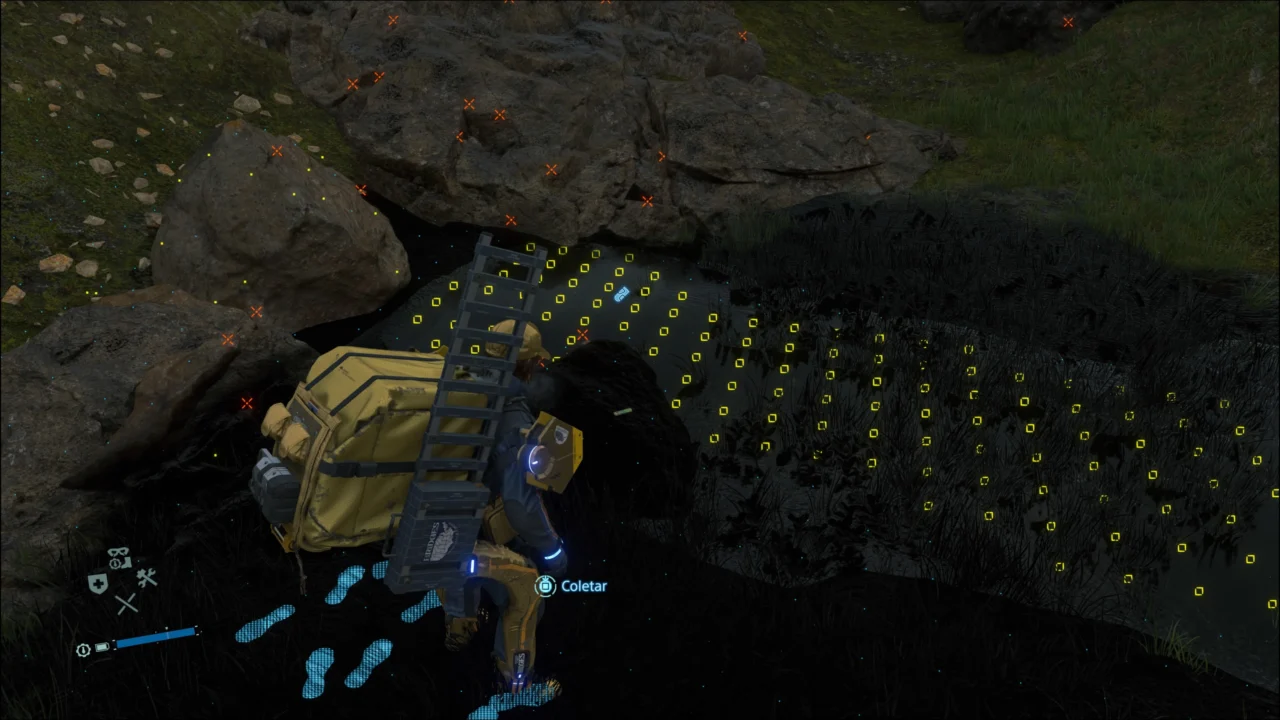Select the Coletar action prompt

coord(584,586)
